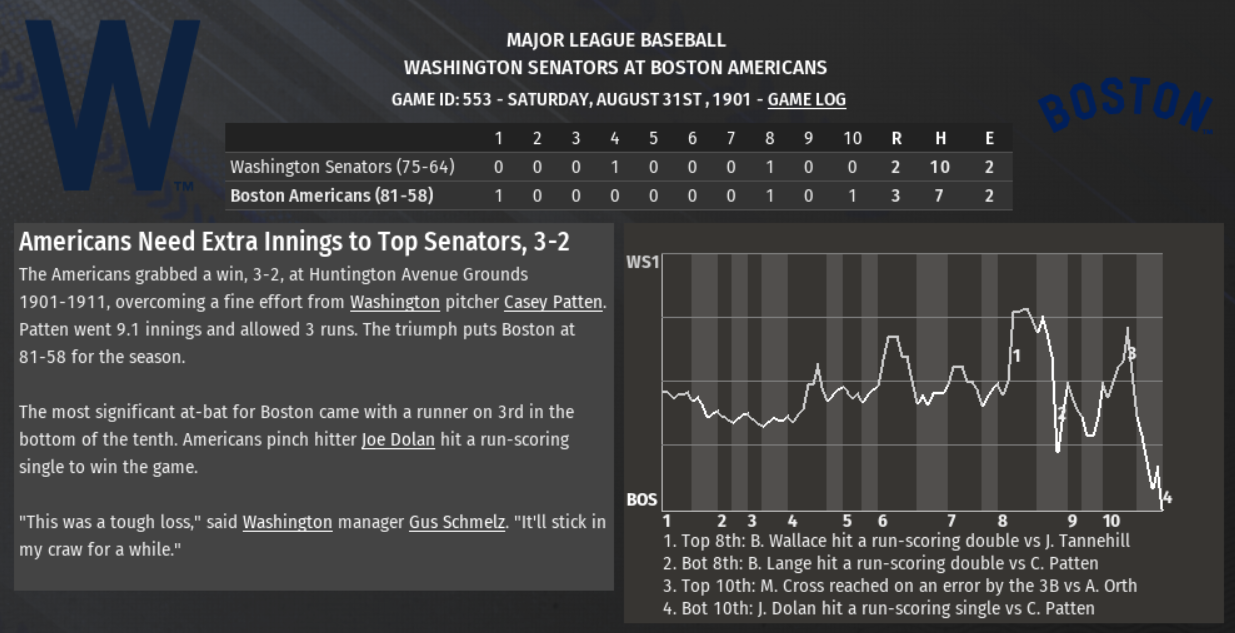This screenshot has height=633, width=1235.
Task: Open pitcher Casey Patten's player page
Action: click(x=554, y=302)
